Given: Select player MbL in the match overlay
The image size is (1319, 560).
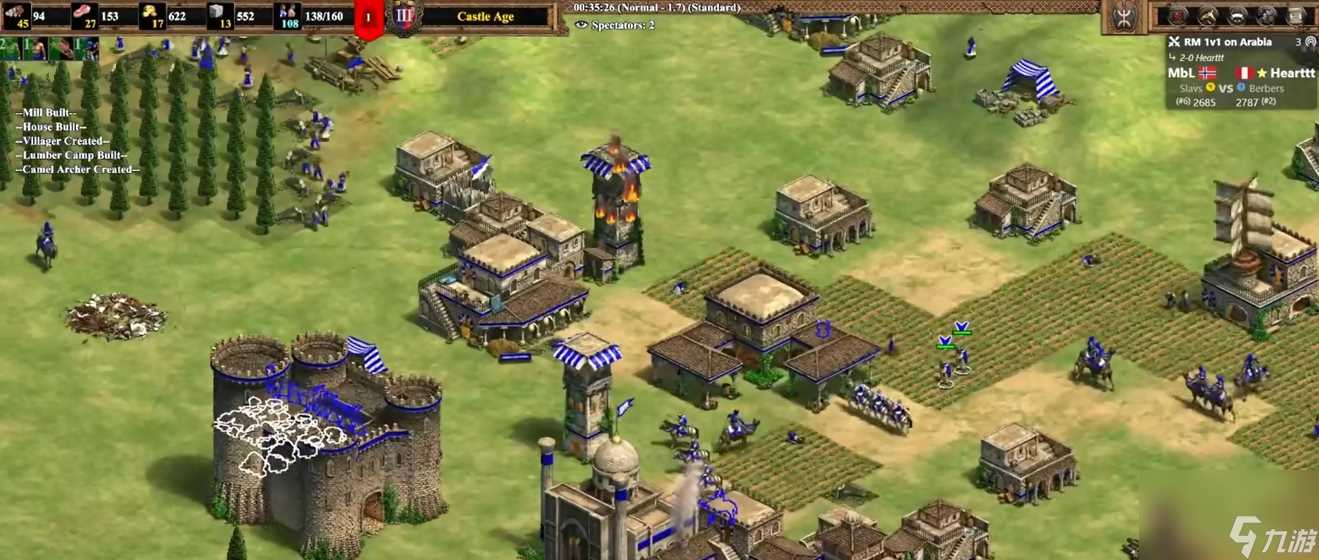Looking at the screenshot, I should pyautogui.click(x=1181, y=73).
